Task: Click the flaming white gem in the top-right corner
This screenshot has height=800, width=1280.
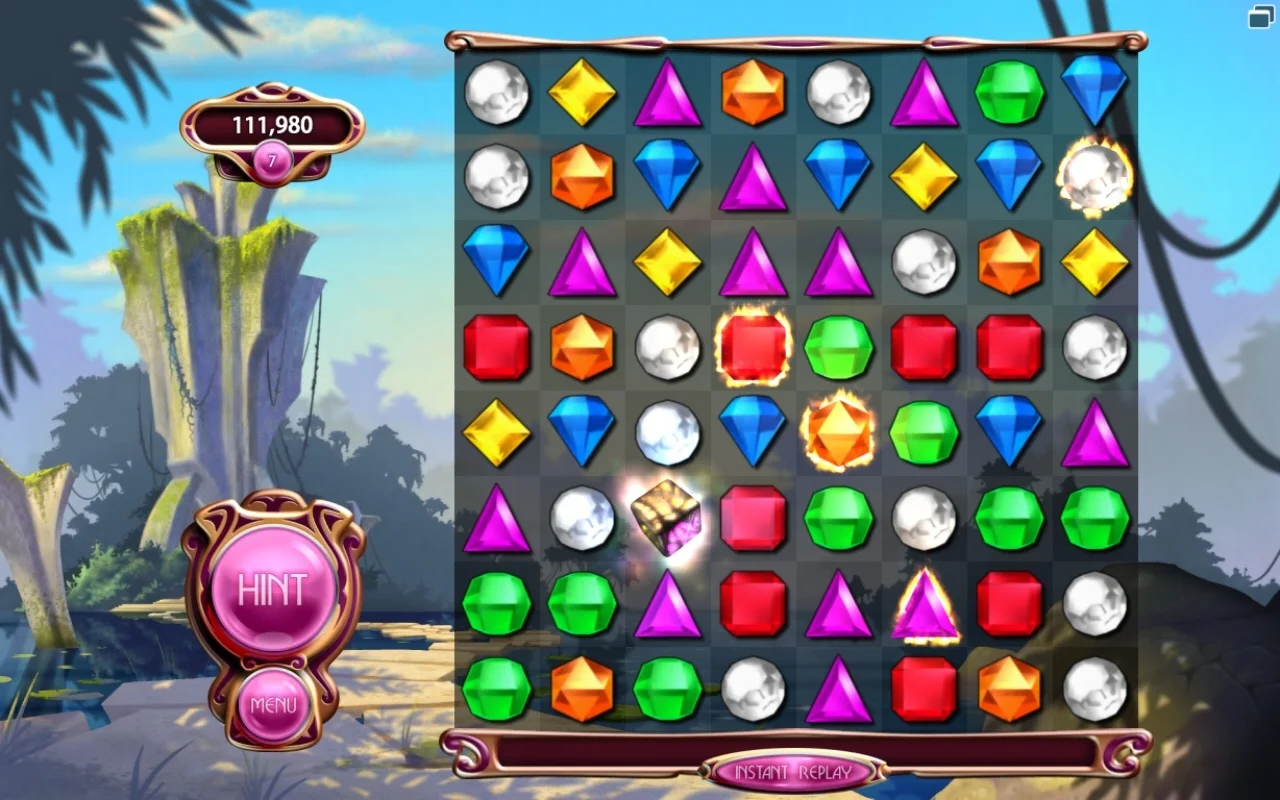Action: [1095, 178]
